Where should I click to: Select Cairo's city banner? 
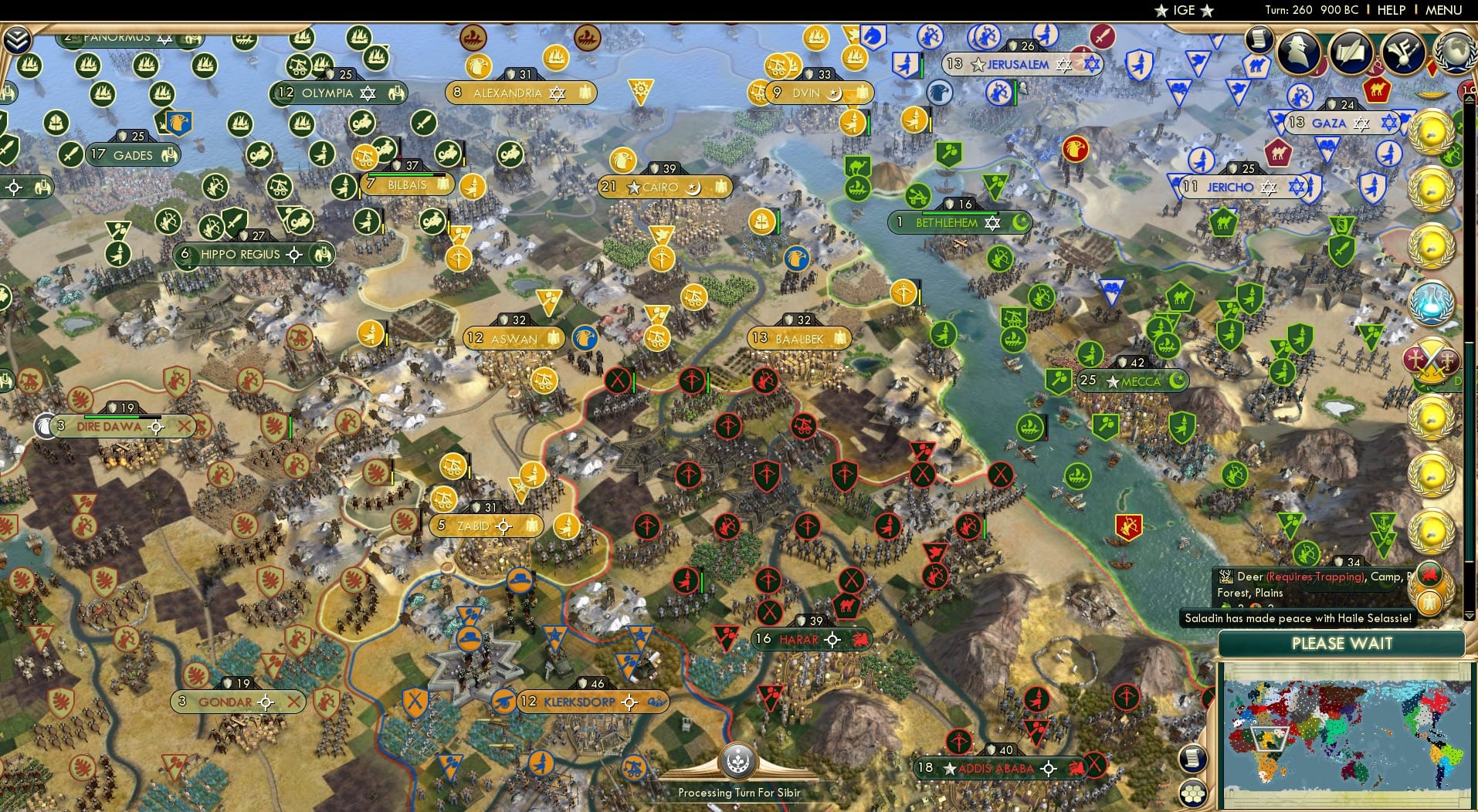[x=665, y=187]
